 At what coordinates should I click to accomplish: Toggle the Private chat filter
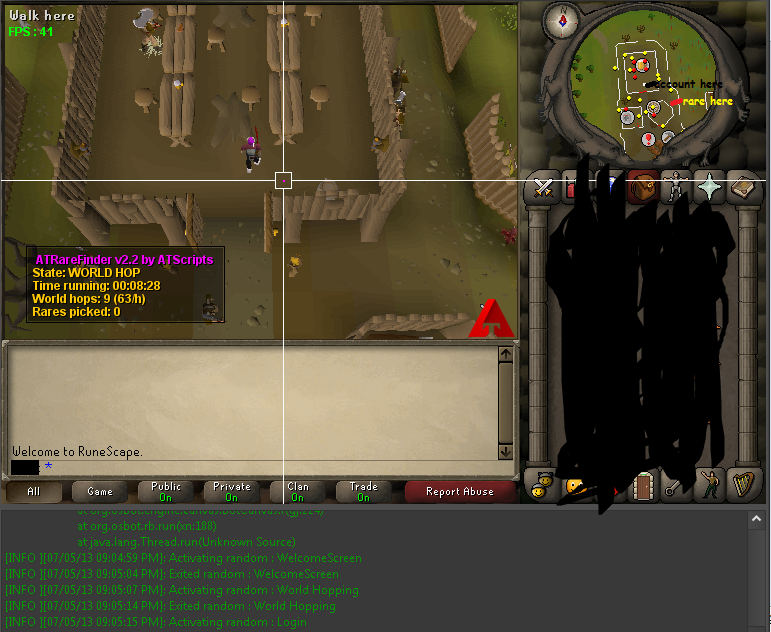(231, 491)
